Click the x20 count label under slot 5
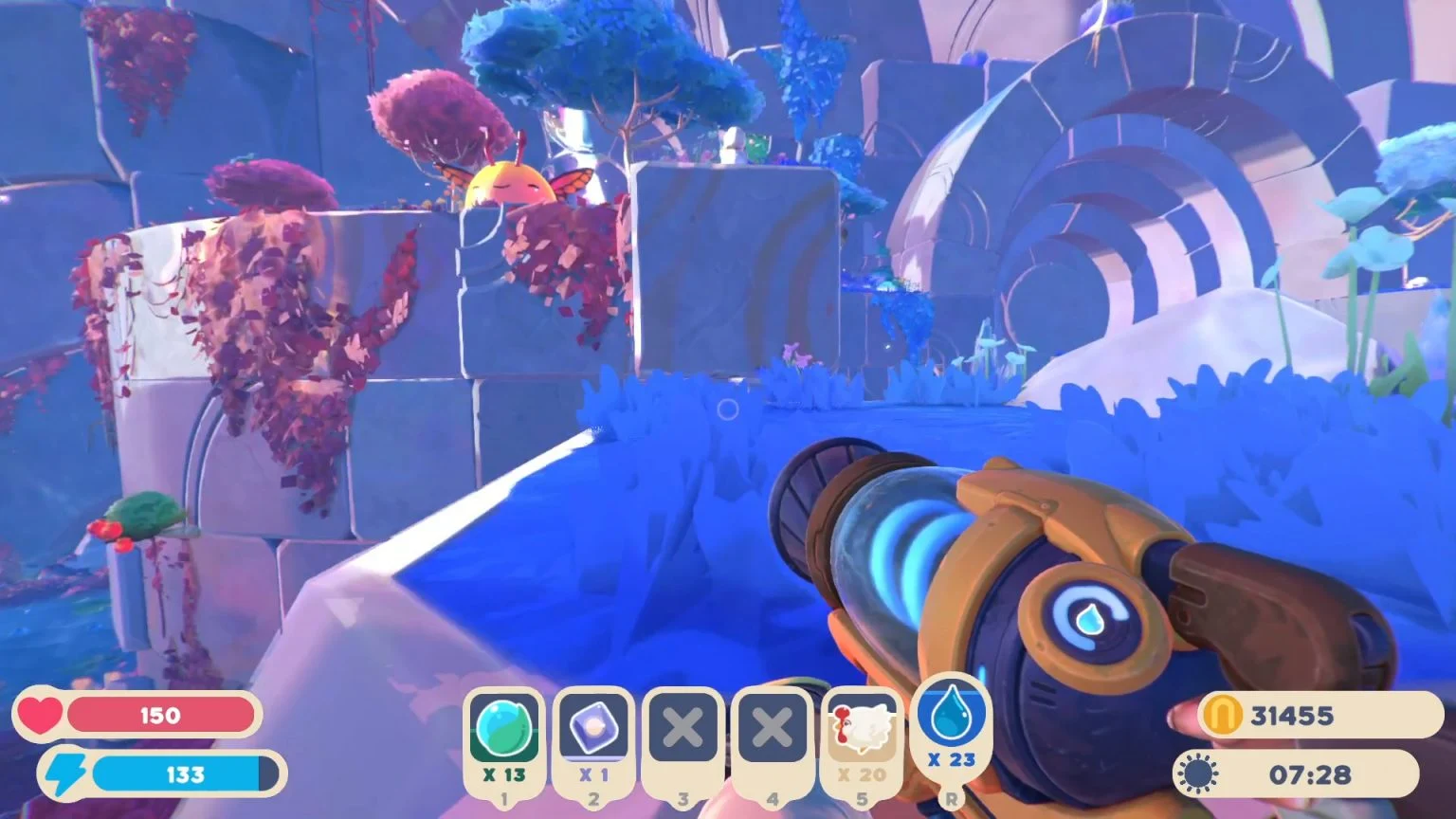Screen dimensions: 1456x819 point(862,773)
